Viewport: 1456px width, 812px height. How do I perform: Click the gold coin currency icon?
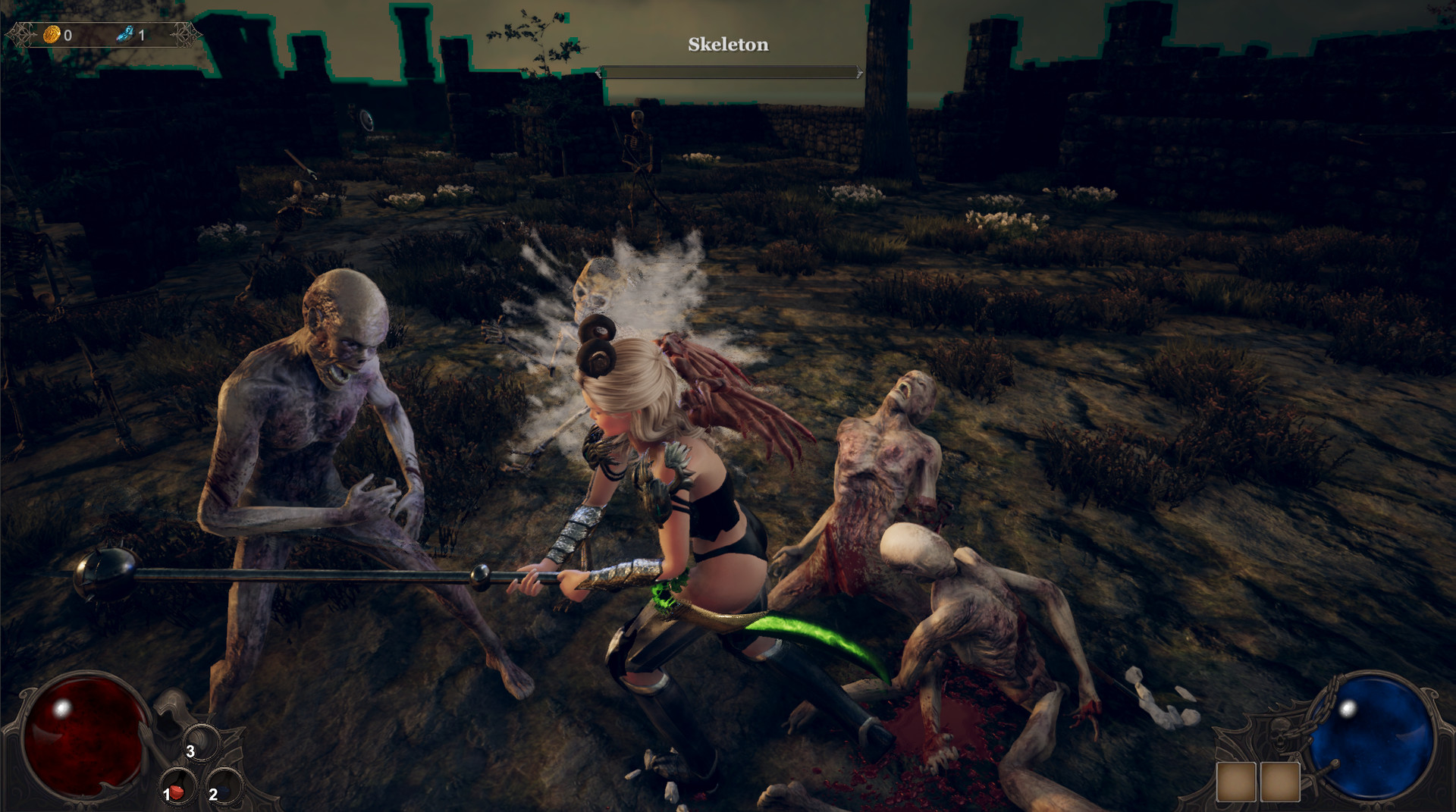[x=51, y=33]
